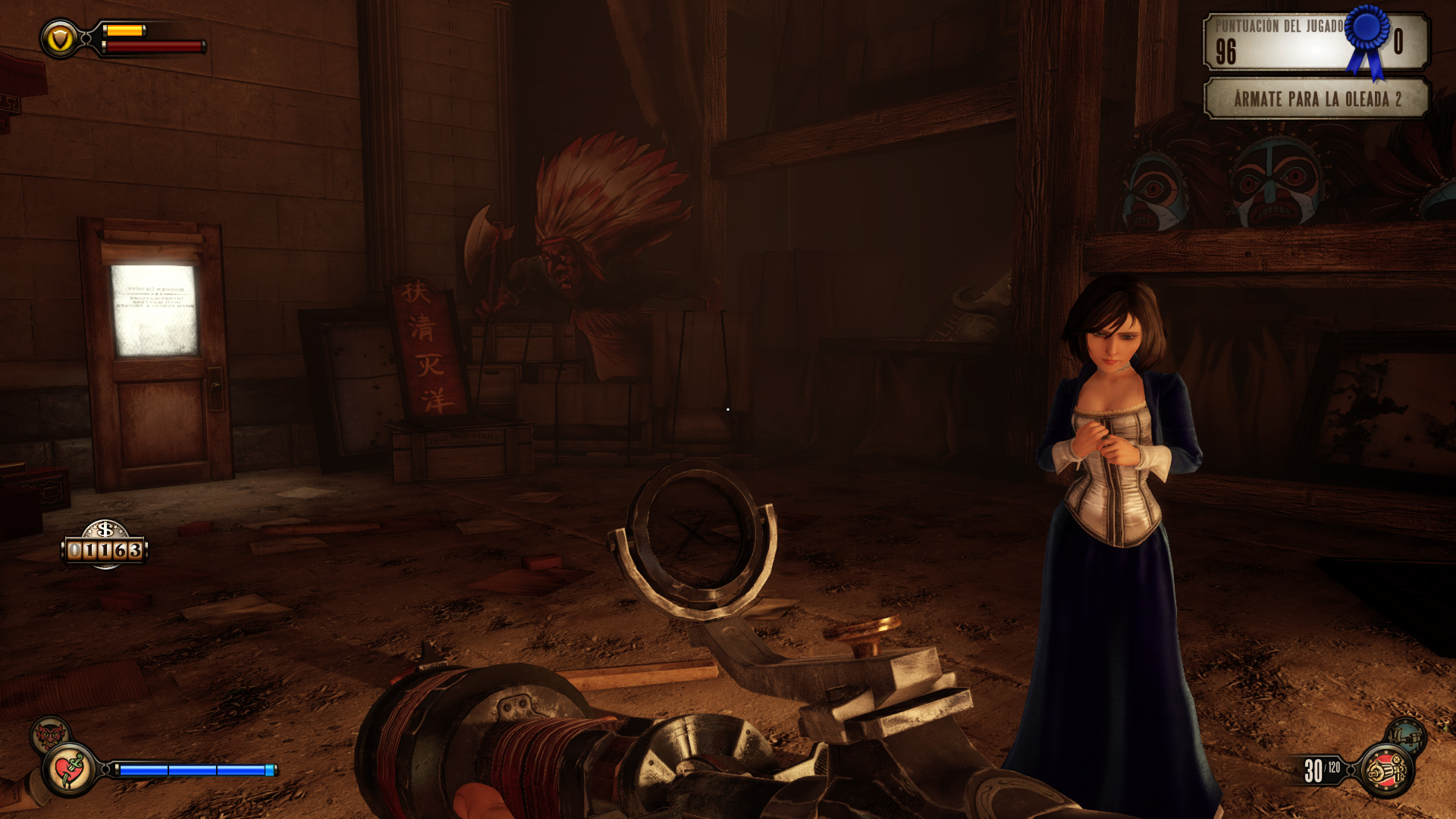
Task: Open the 'Ármate para la oleada 2' objective banner
Action: point(1316,99)
